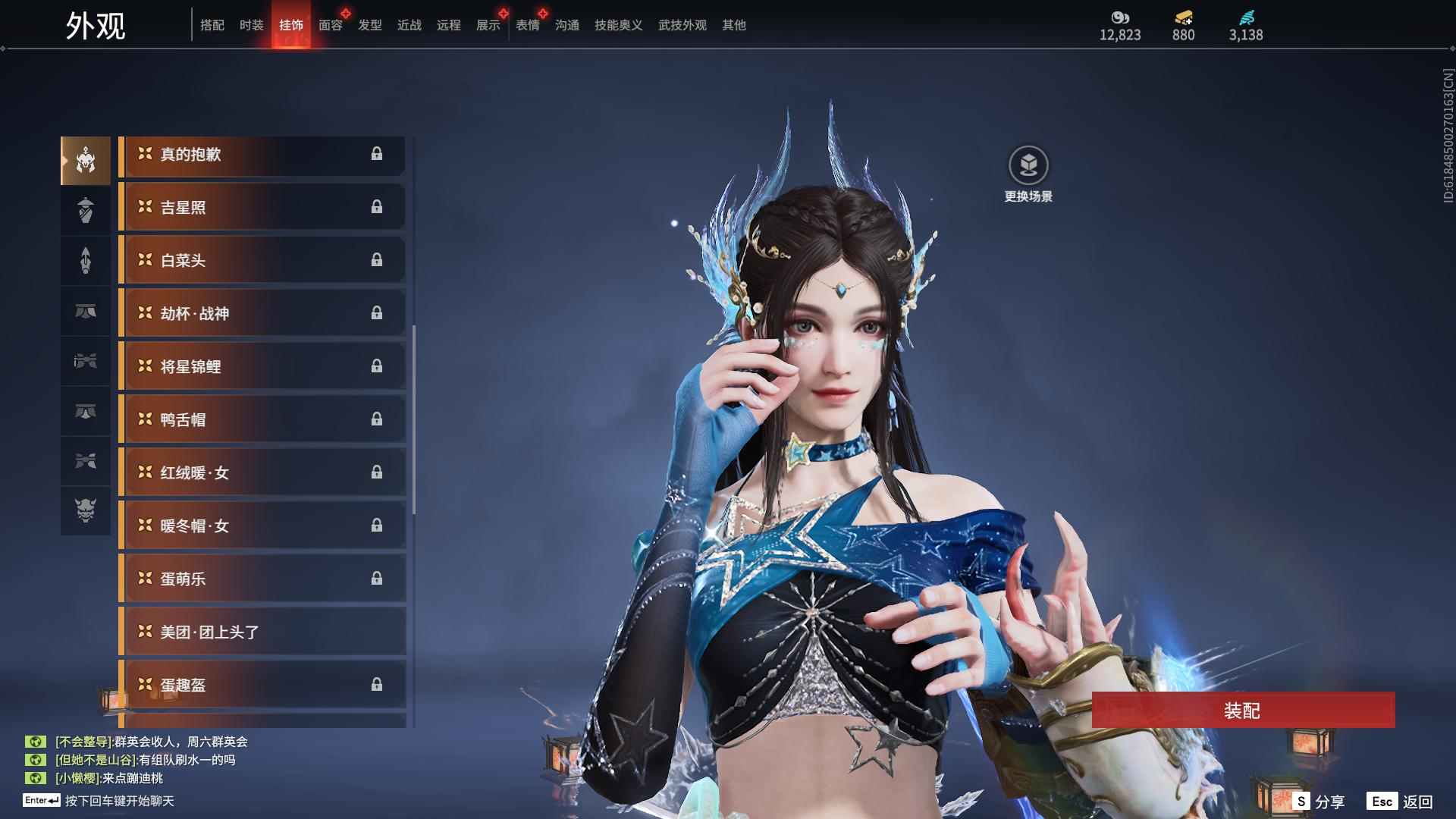Viewport: 1456px width, 819px height.
Task: Select the 武技外观 tab
Action: coord(682,25)
